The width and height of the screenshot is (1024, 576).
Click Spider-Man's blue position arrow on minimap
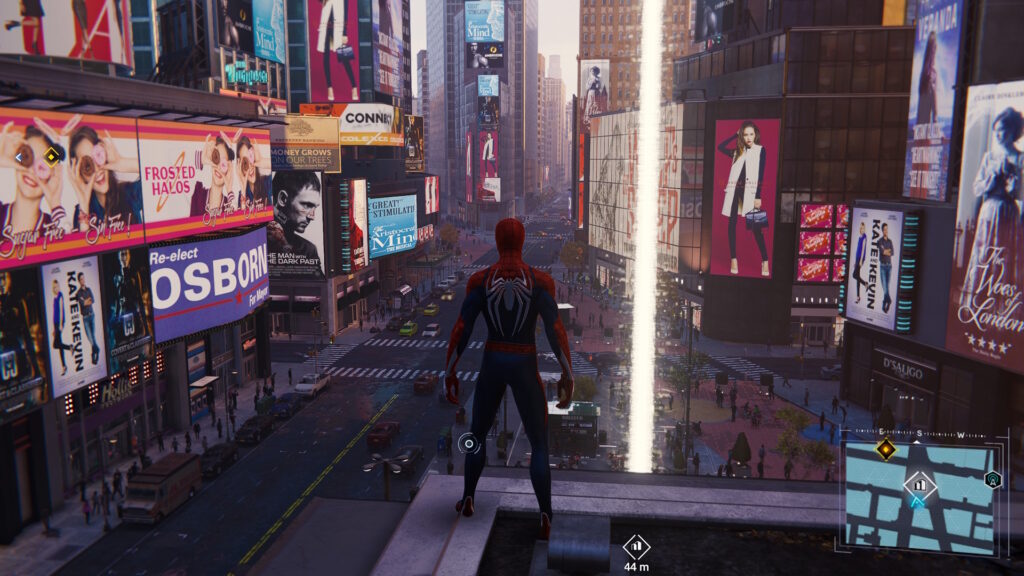917,502
